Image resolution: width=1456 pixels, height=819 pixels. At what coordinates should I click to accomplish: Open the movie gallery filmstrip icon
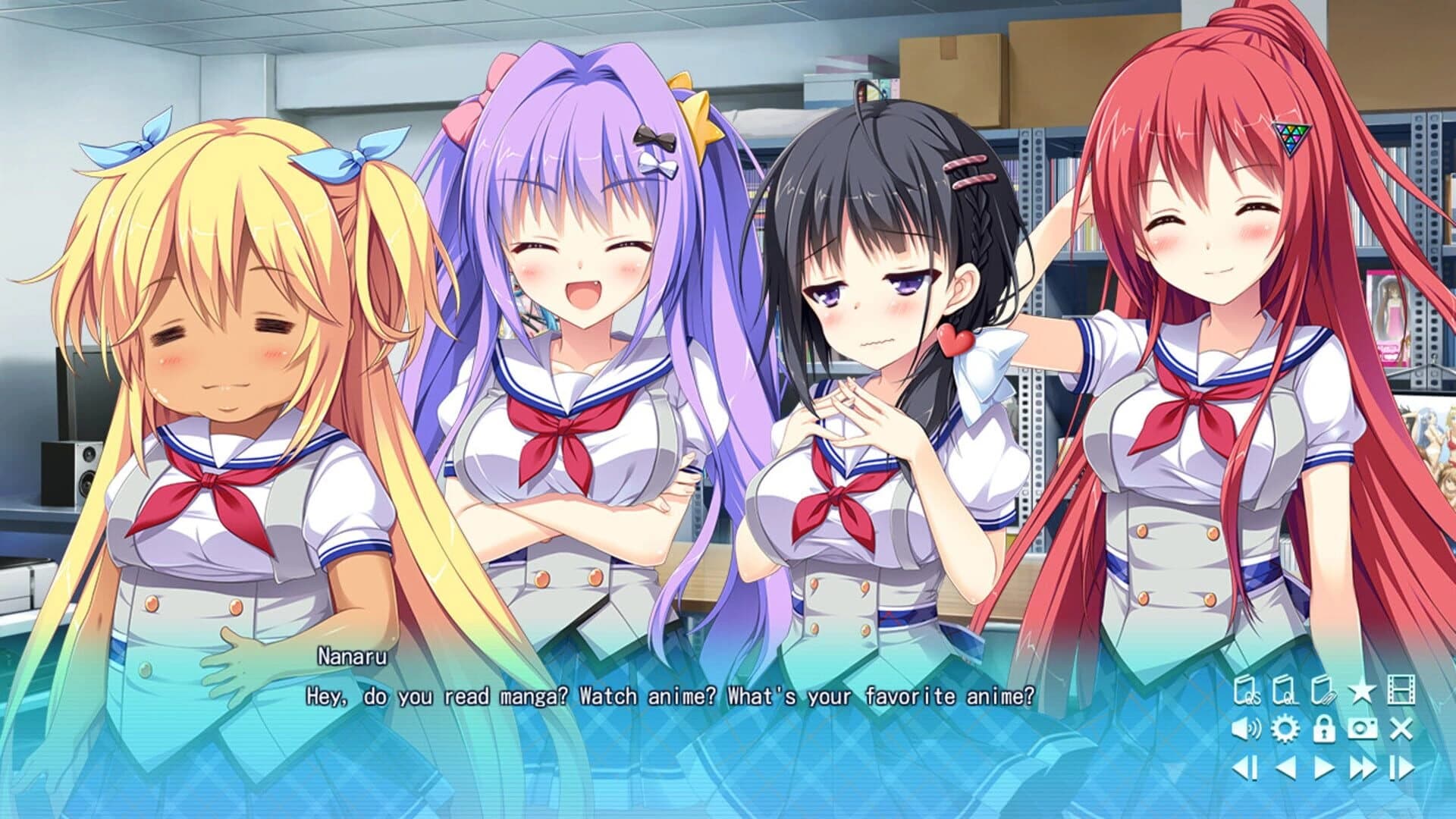click(1401, 689)
